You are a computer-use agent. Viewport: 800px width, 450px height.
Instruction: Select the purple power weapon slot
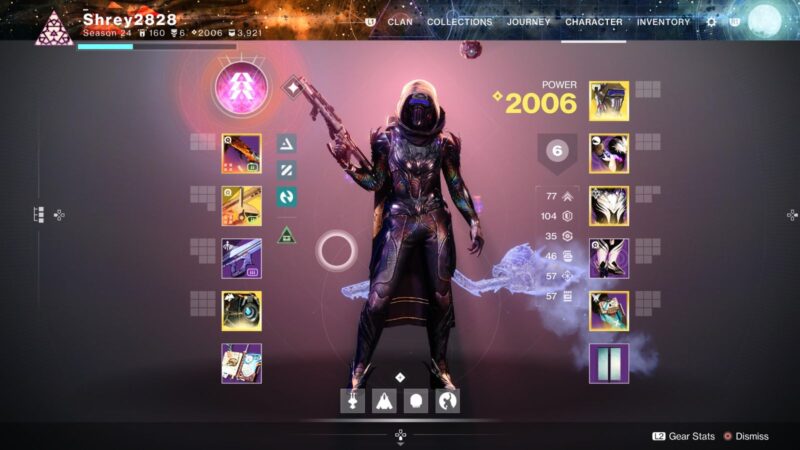tap(241, 258)
